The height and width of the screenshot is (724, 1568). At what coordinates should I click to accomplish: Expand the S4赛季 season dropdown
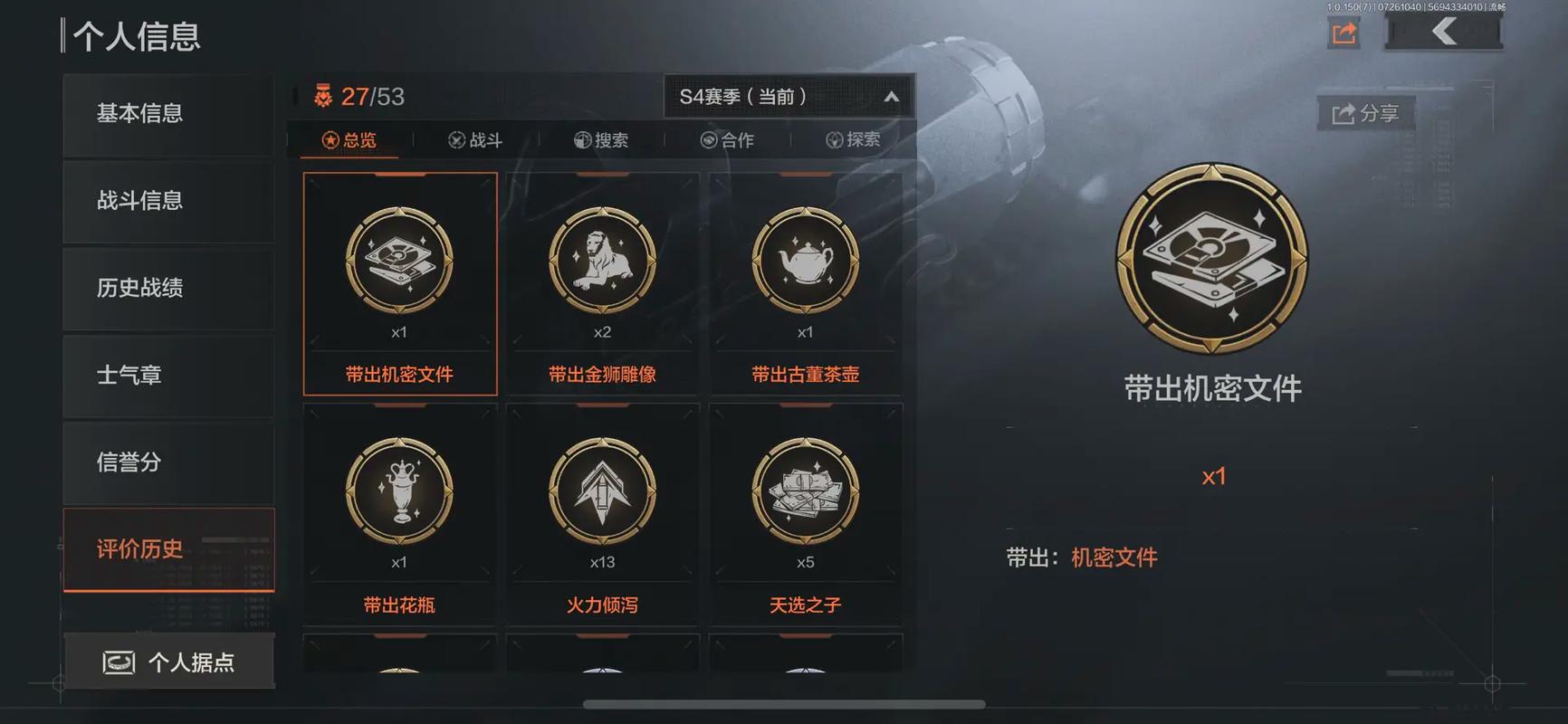point(787,95)
